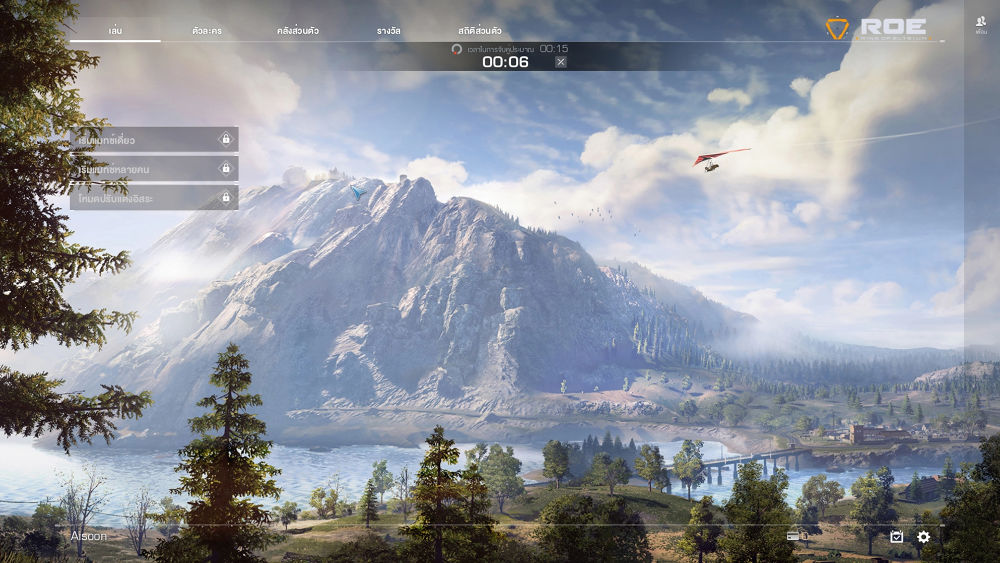The height and width of the screenshot is (563, 1000).
Task: Open the calendar checklist icon
Action: click(897, 537)
